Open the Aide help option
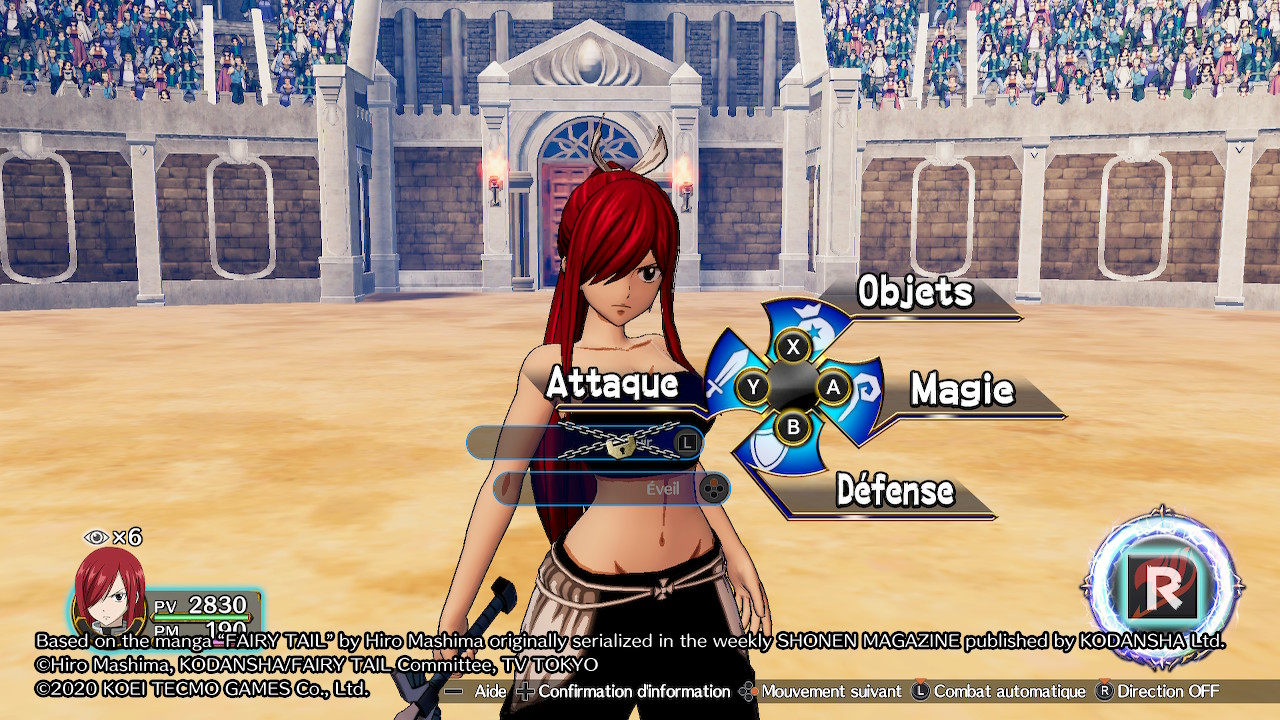1280x720 pixels. (x=478, y=691)
